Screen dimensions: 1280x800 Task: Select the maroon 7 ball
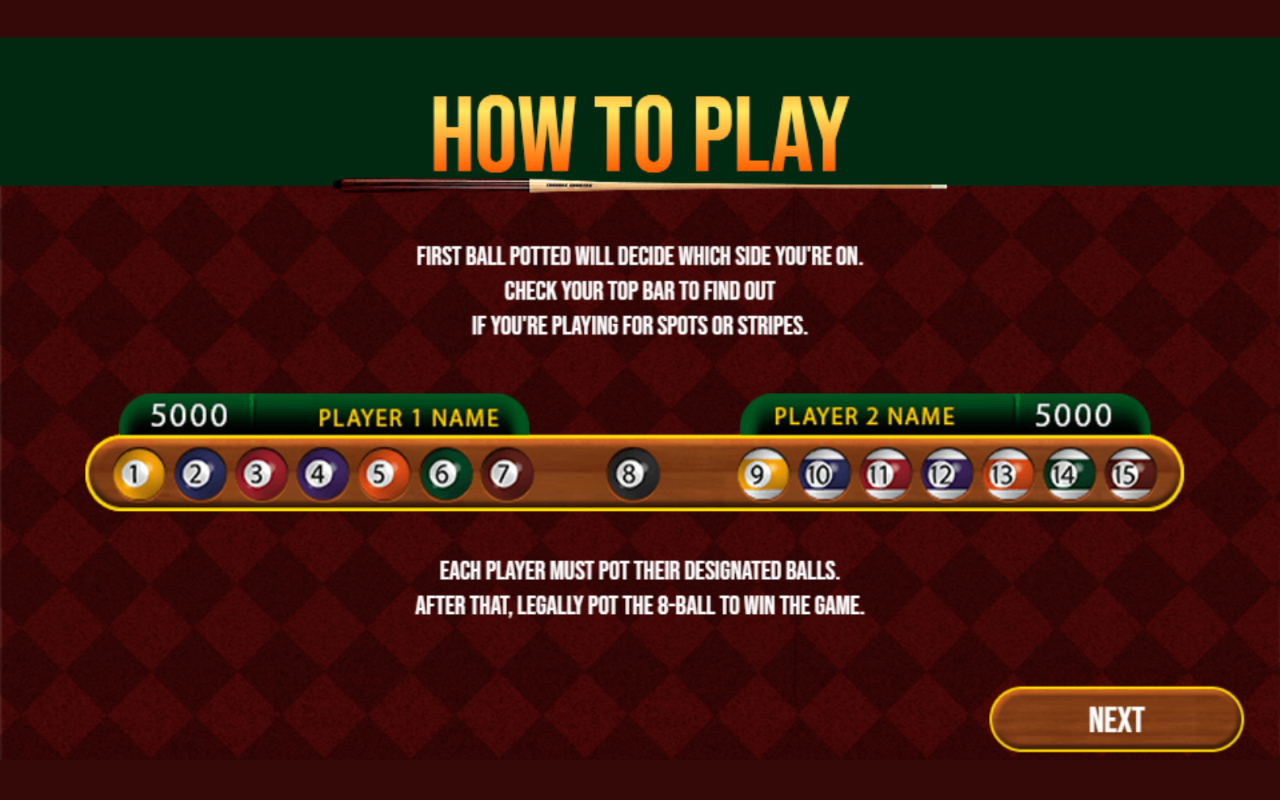click(x=502, y=474)
